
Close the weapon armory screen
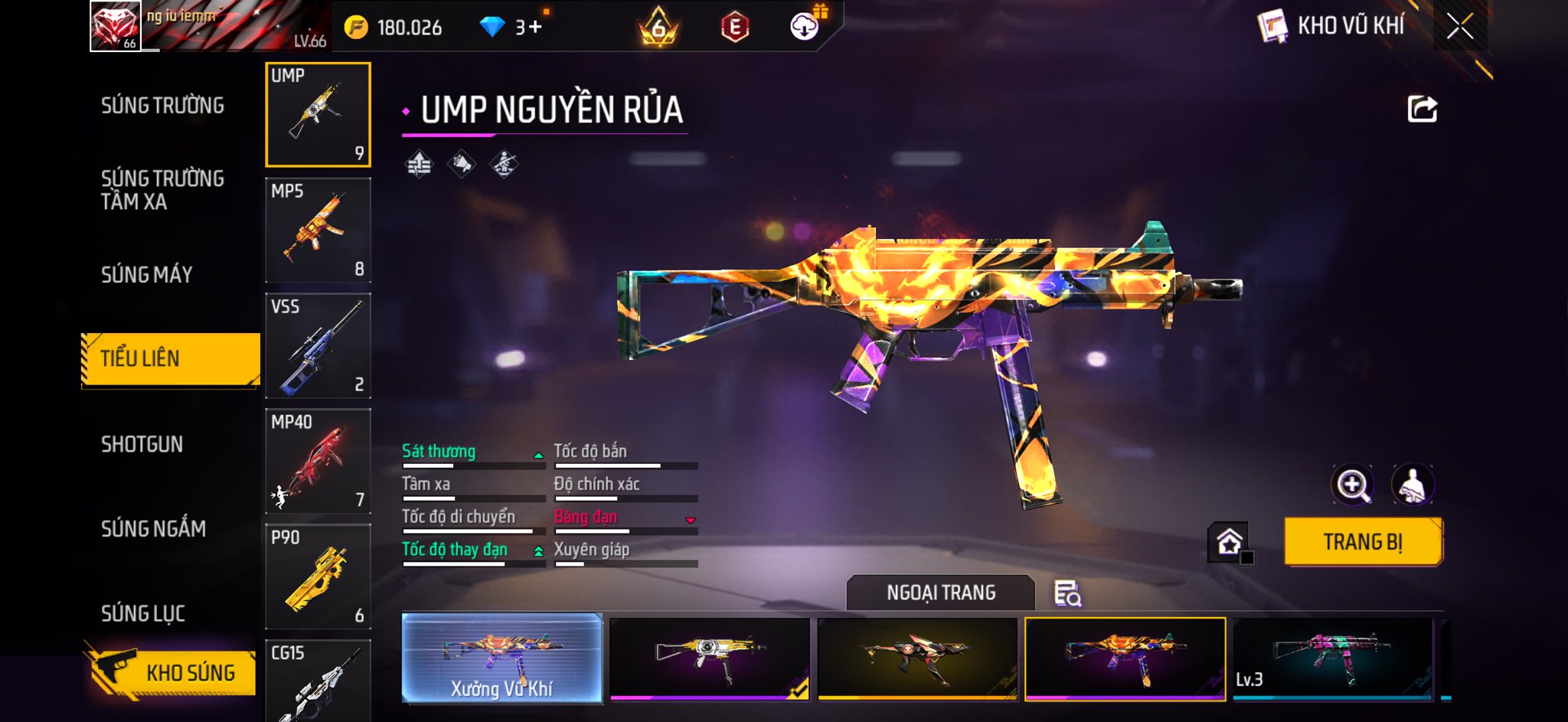pyautogui.click(x=1459, y=27)
